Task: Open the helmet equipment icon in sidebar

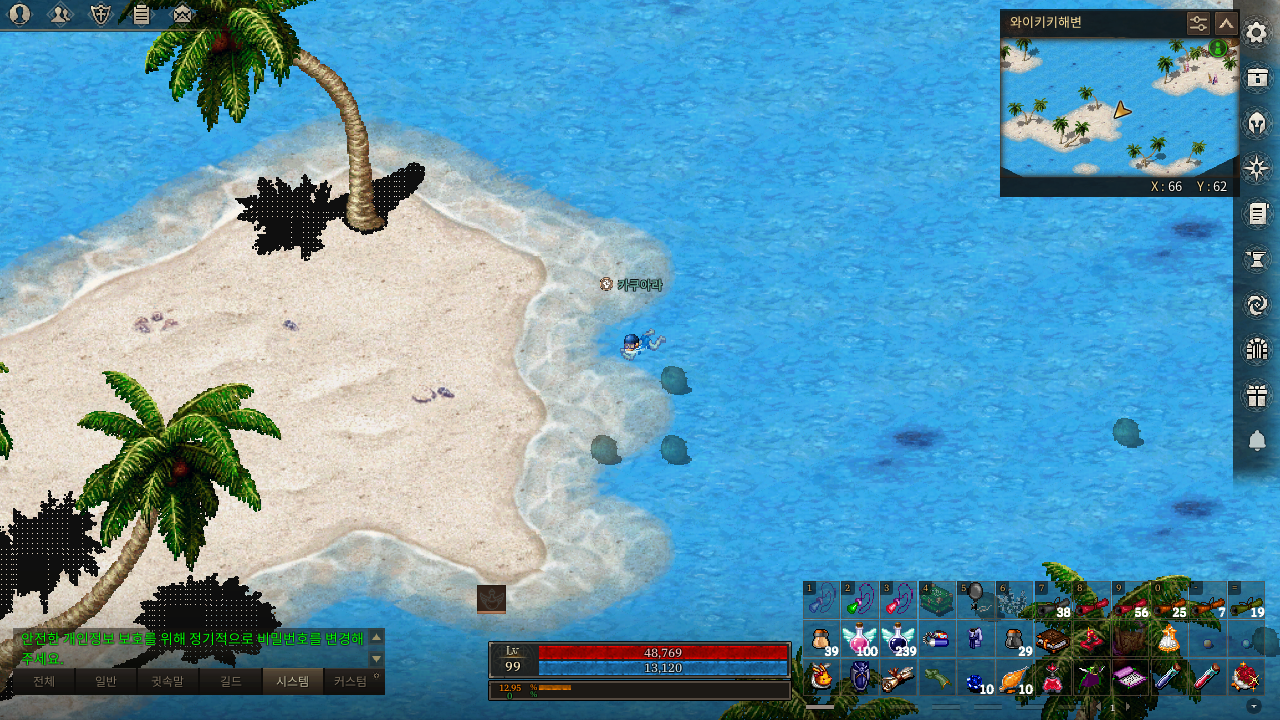Action: (1256, 123)
